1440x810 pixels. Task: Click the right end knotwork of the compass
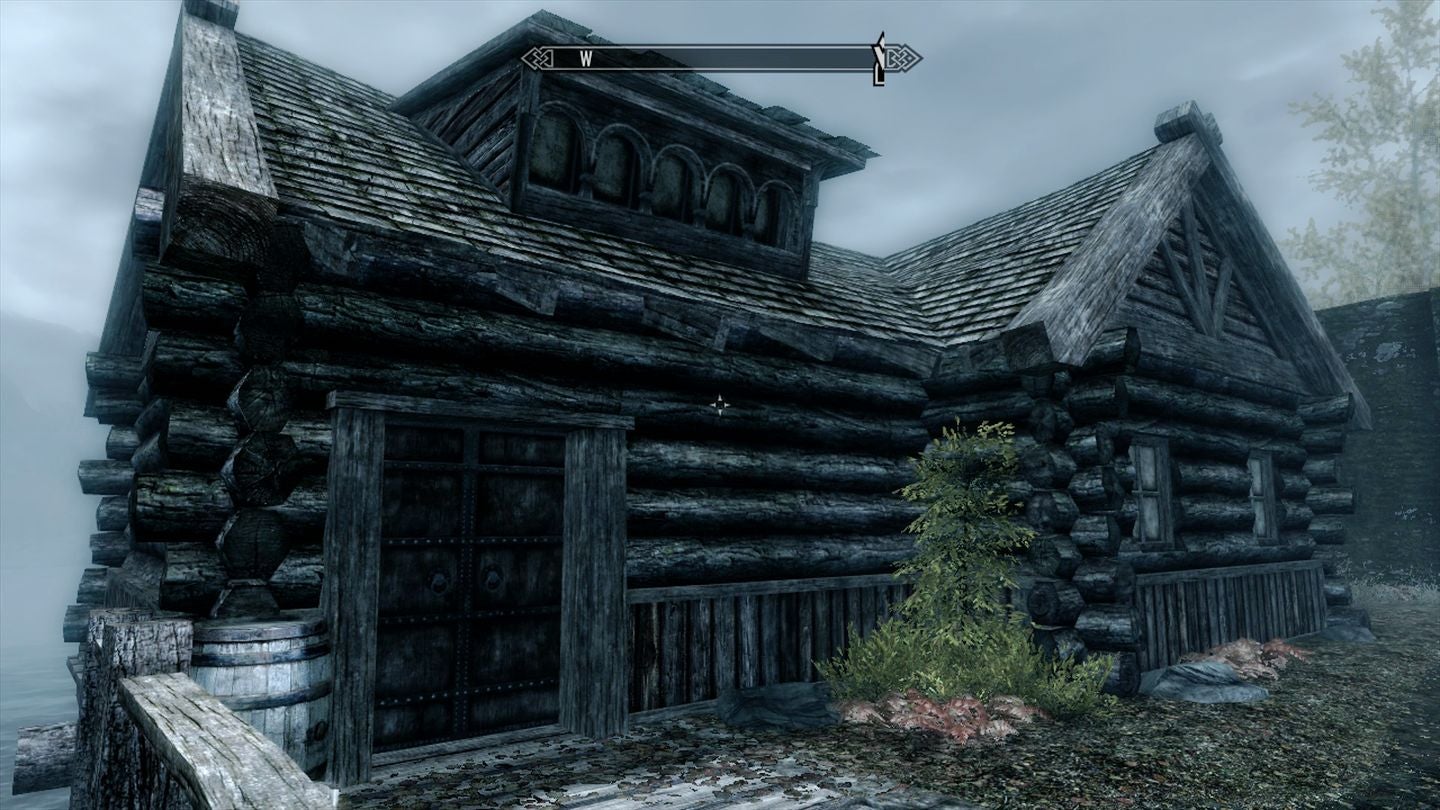point(903,58)
